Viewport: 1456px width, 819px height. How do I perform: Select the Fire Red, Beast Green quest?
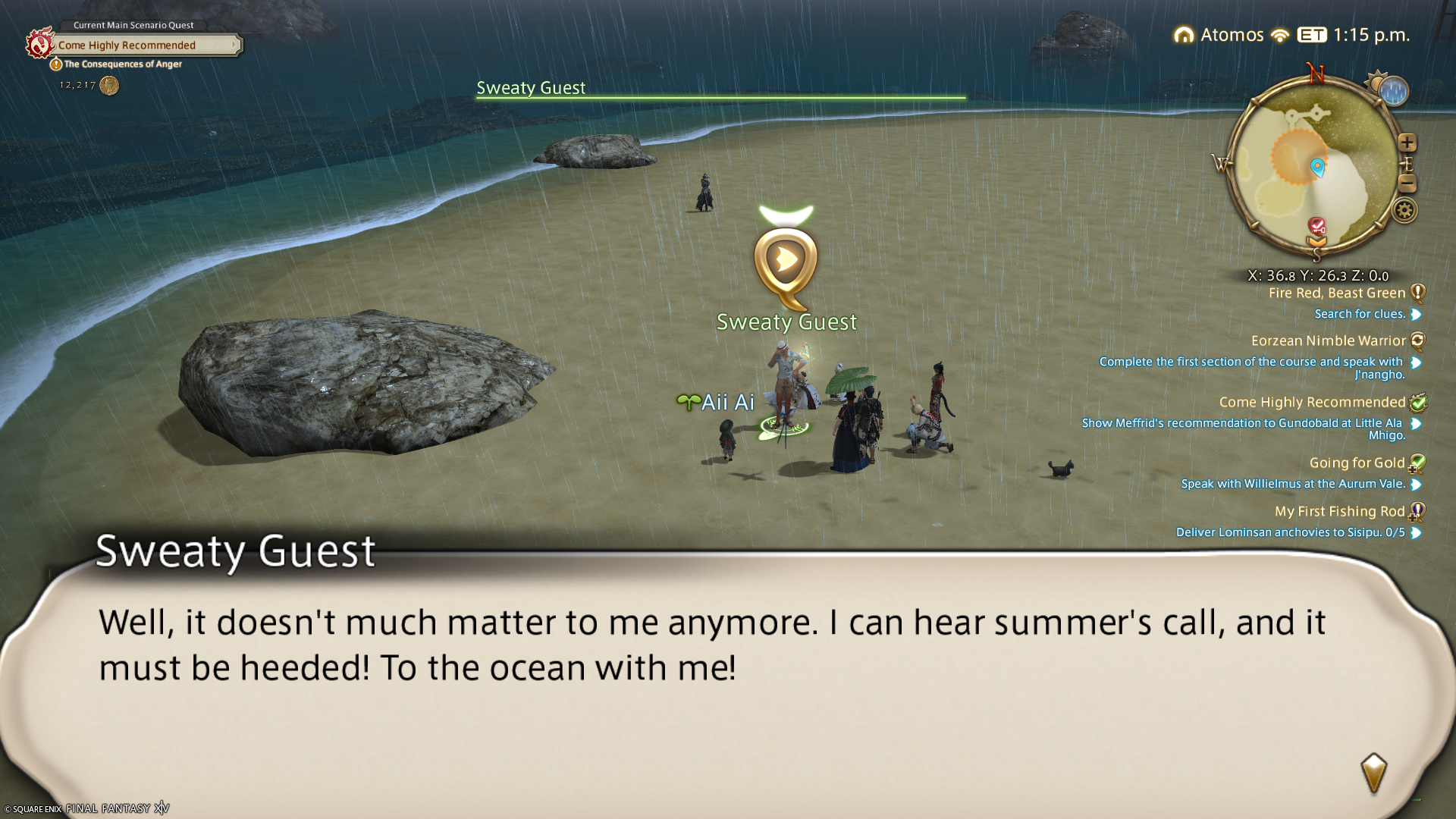point(1336,293)
